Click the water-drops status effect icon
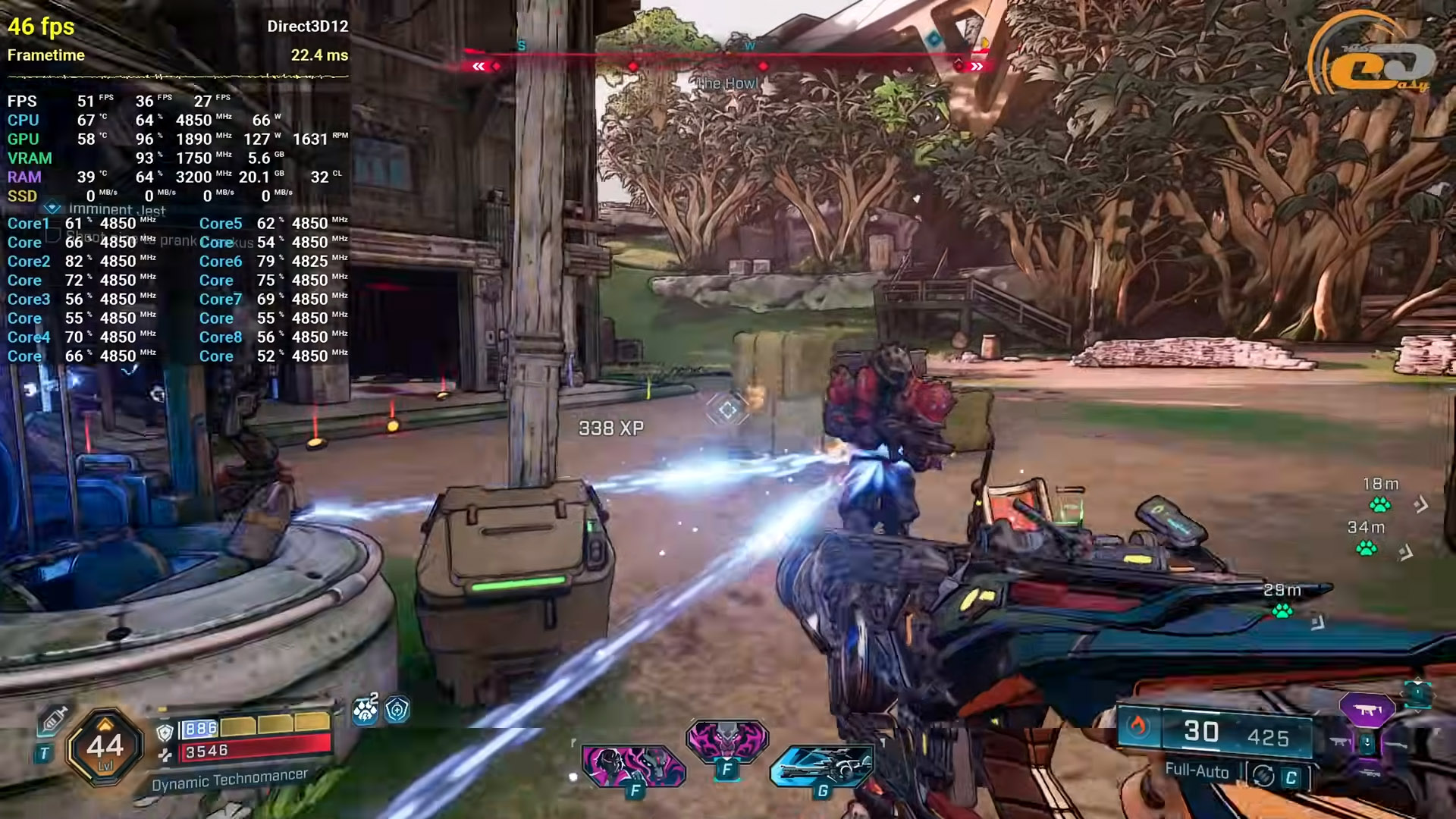Image resolution: width=1456 pixels, height=819 pixels. [366, 710]
